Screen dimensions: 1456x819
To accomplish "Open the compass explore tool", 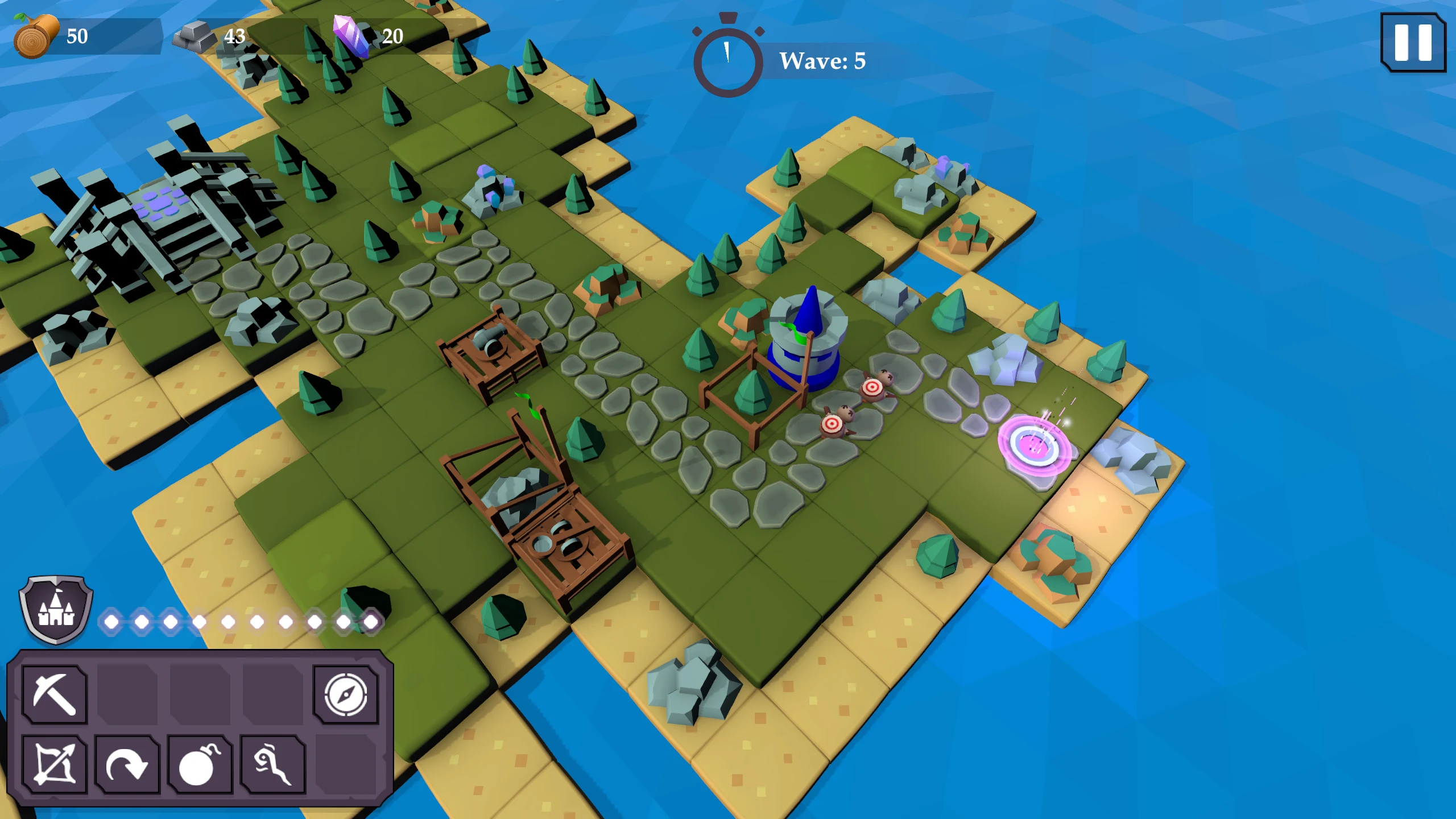I will (x=345, y=694).
